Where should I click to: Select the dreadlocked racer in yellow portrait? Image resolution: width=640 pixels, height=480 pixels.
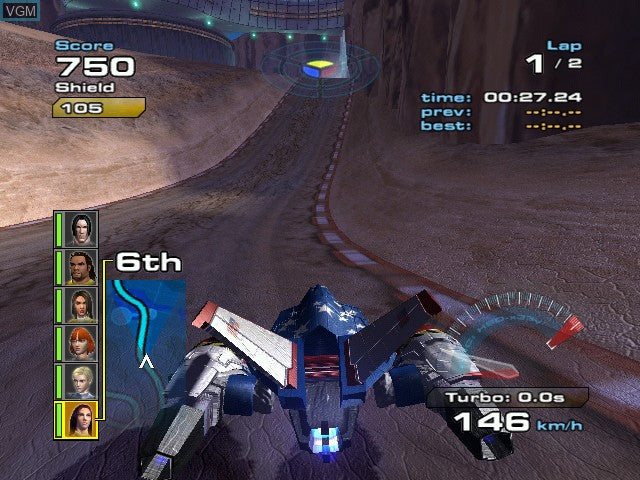(x=82, y=268)
